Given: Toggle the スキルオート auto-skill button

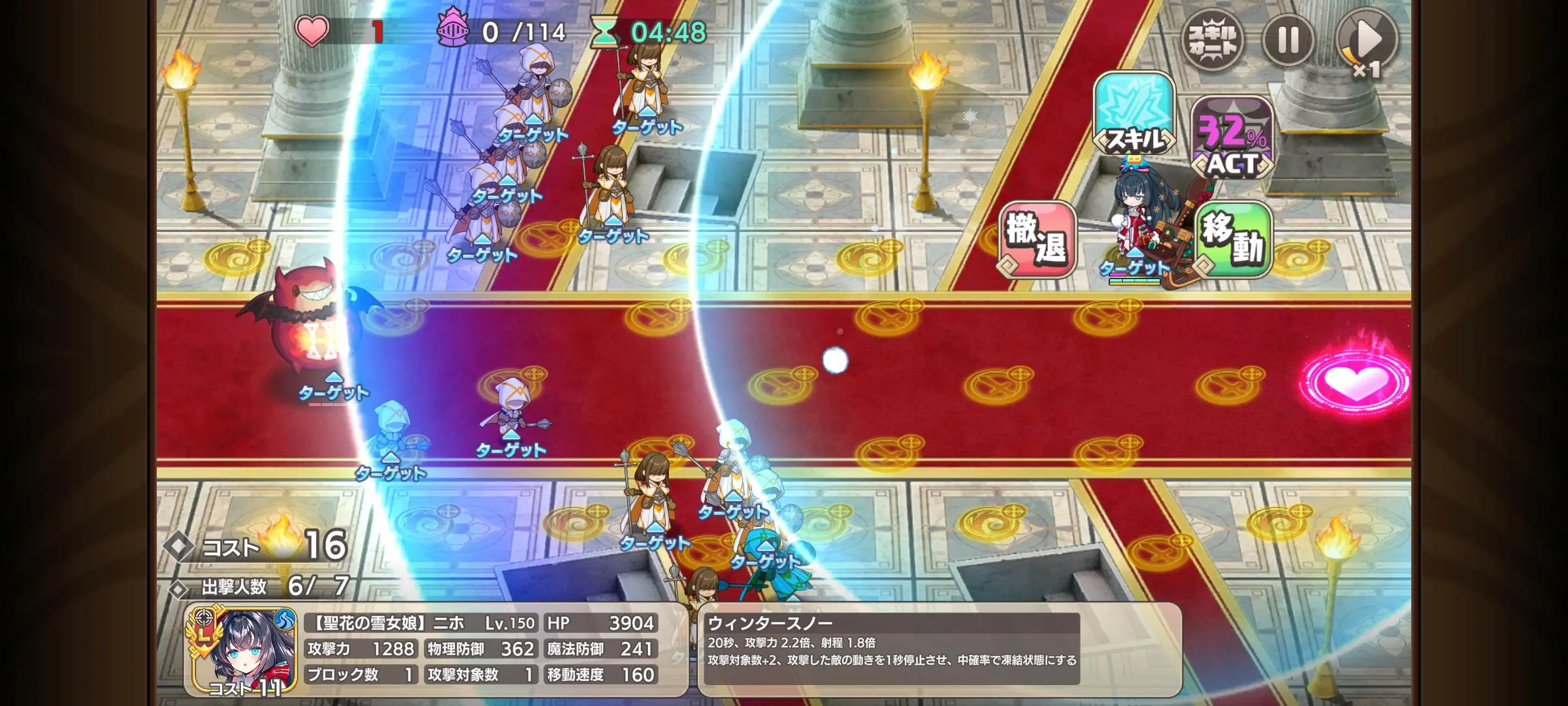Looking at the screenshot, I should 1213,39.
